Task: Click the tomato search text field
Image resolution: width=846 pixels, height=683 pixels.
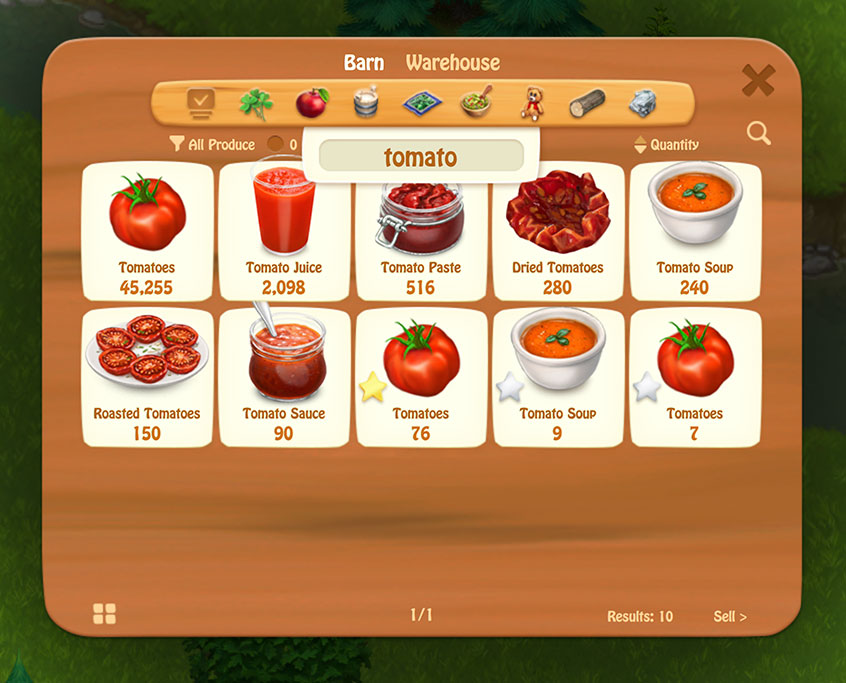Action: tap(420, 157)
